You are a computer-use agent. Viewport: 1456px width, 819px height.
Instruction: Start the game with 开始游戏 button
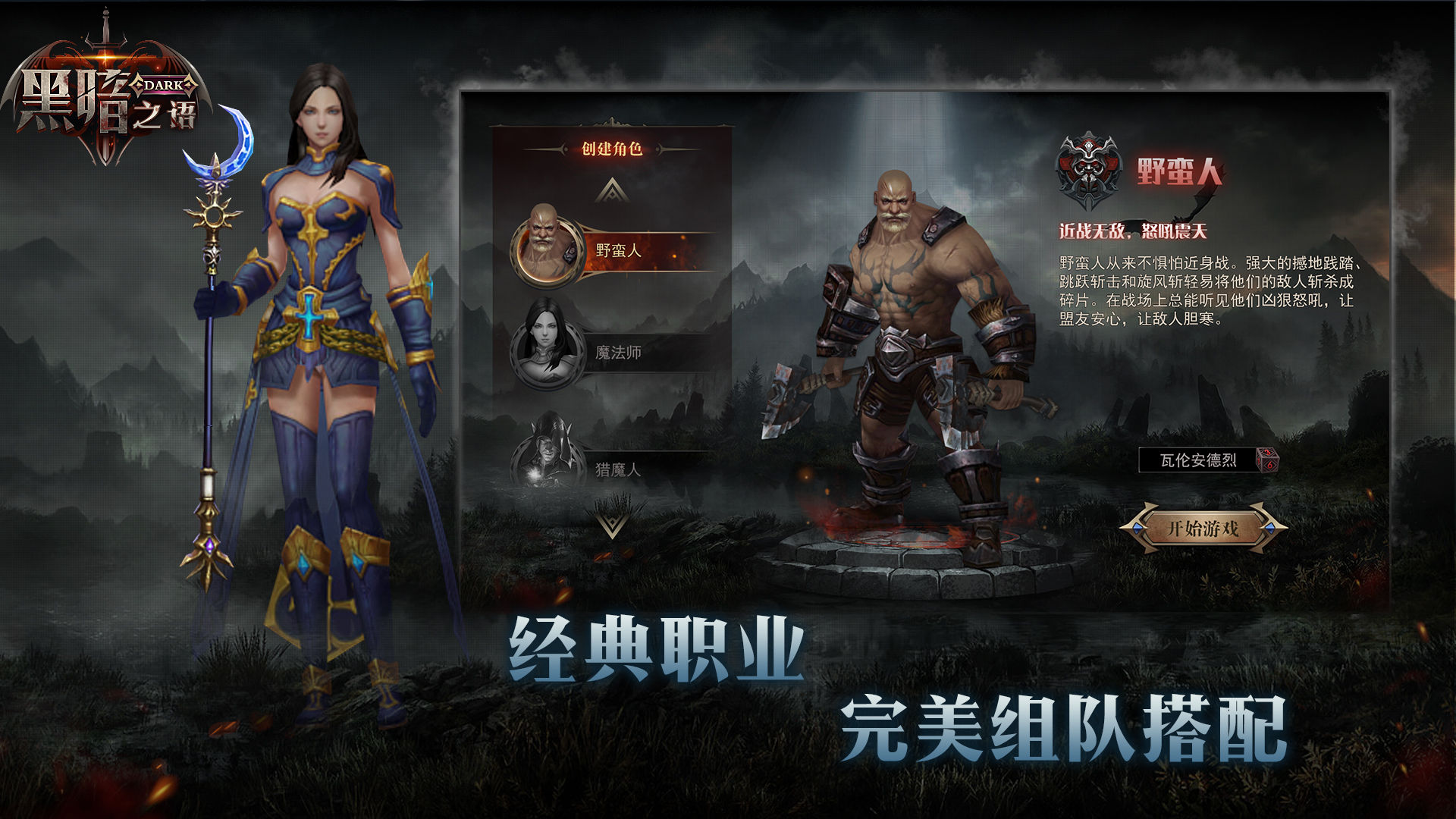pyautogui.click(x=1203, y=528)
